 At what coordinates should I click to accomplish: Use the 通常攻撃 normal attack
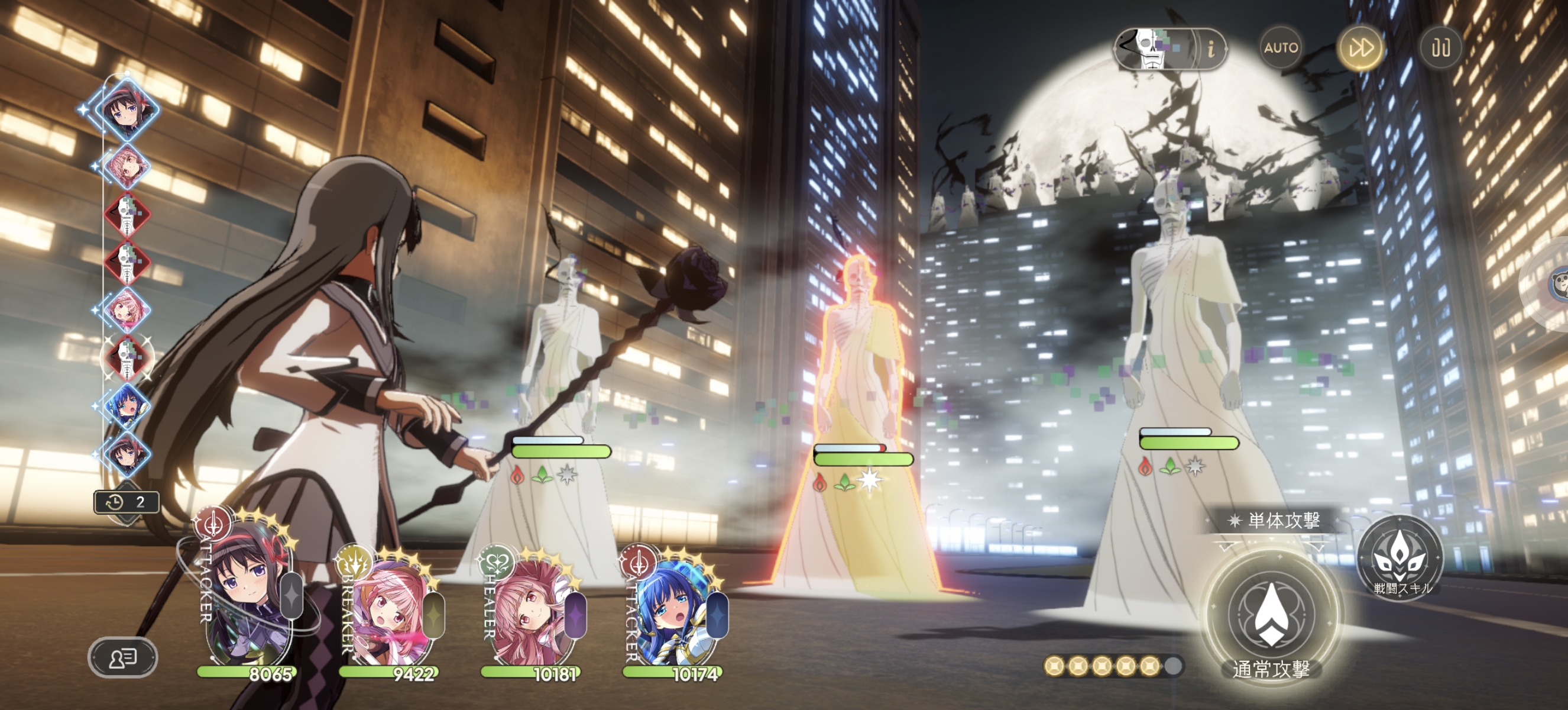coord(1271,615)
